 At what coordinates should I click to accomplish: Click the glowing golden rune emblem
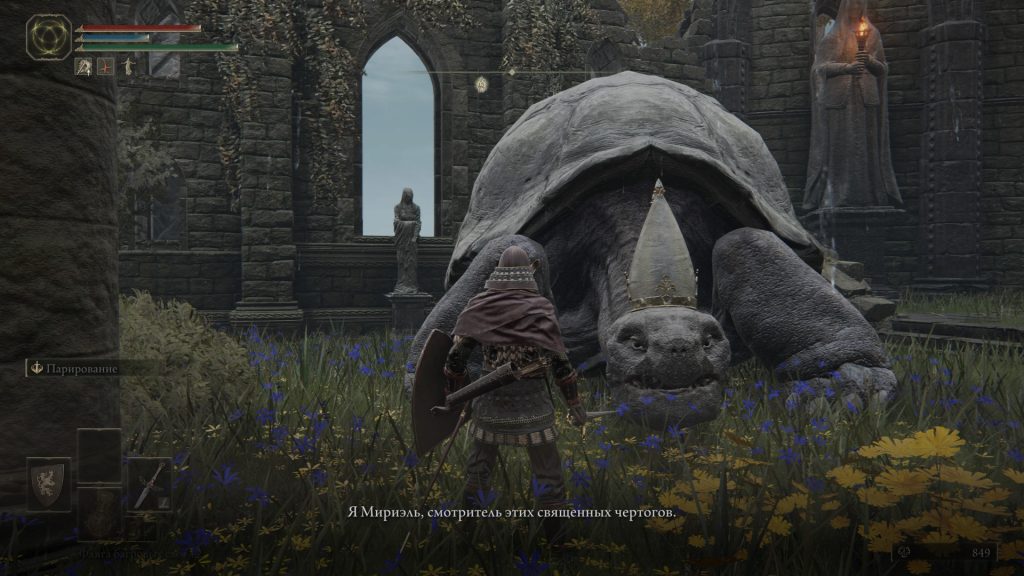(47, 37)
